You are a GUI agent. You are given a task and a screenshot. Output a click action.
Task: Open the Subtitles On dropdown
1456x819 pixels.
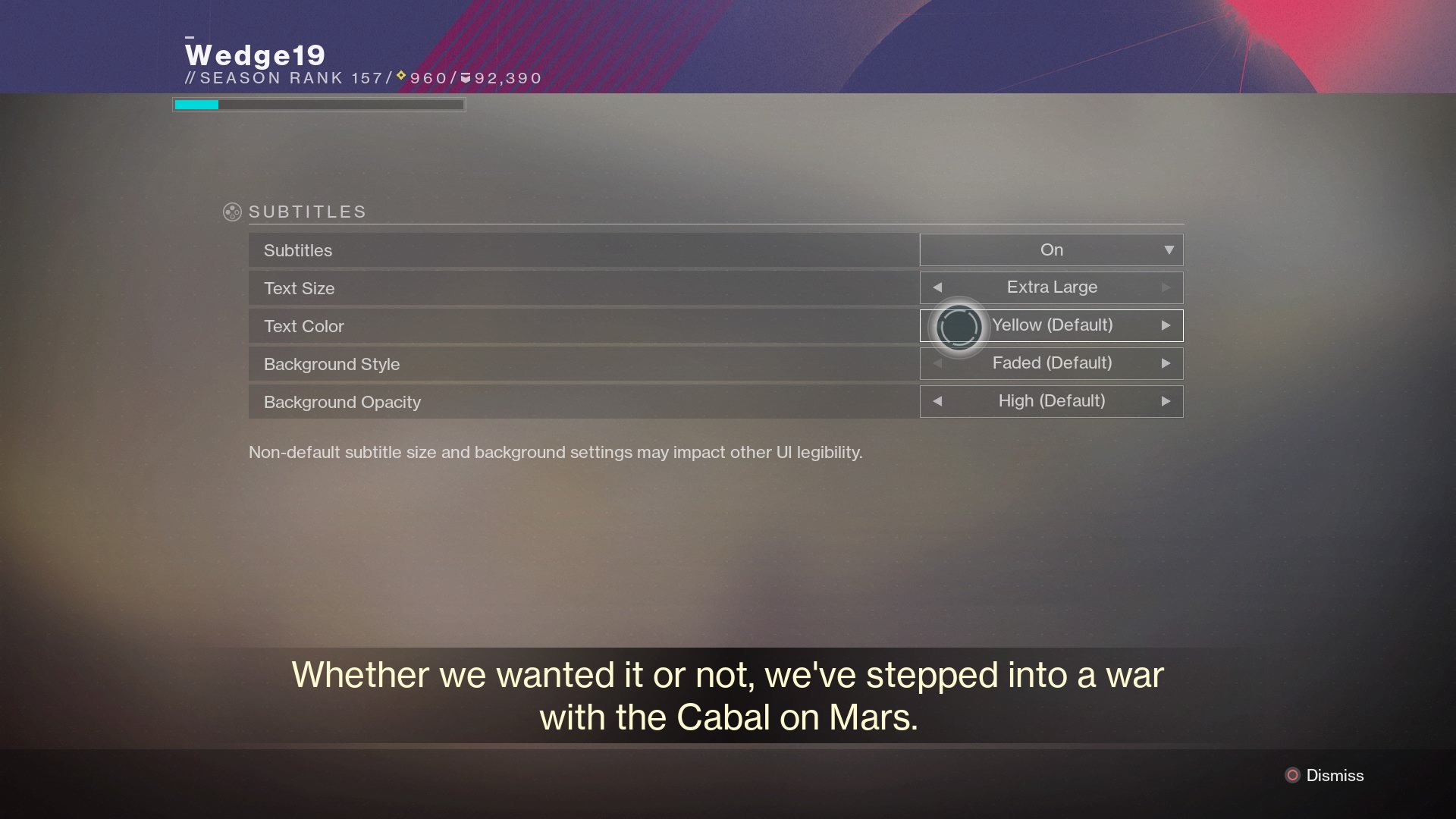coord(1051,249)
